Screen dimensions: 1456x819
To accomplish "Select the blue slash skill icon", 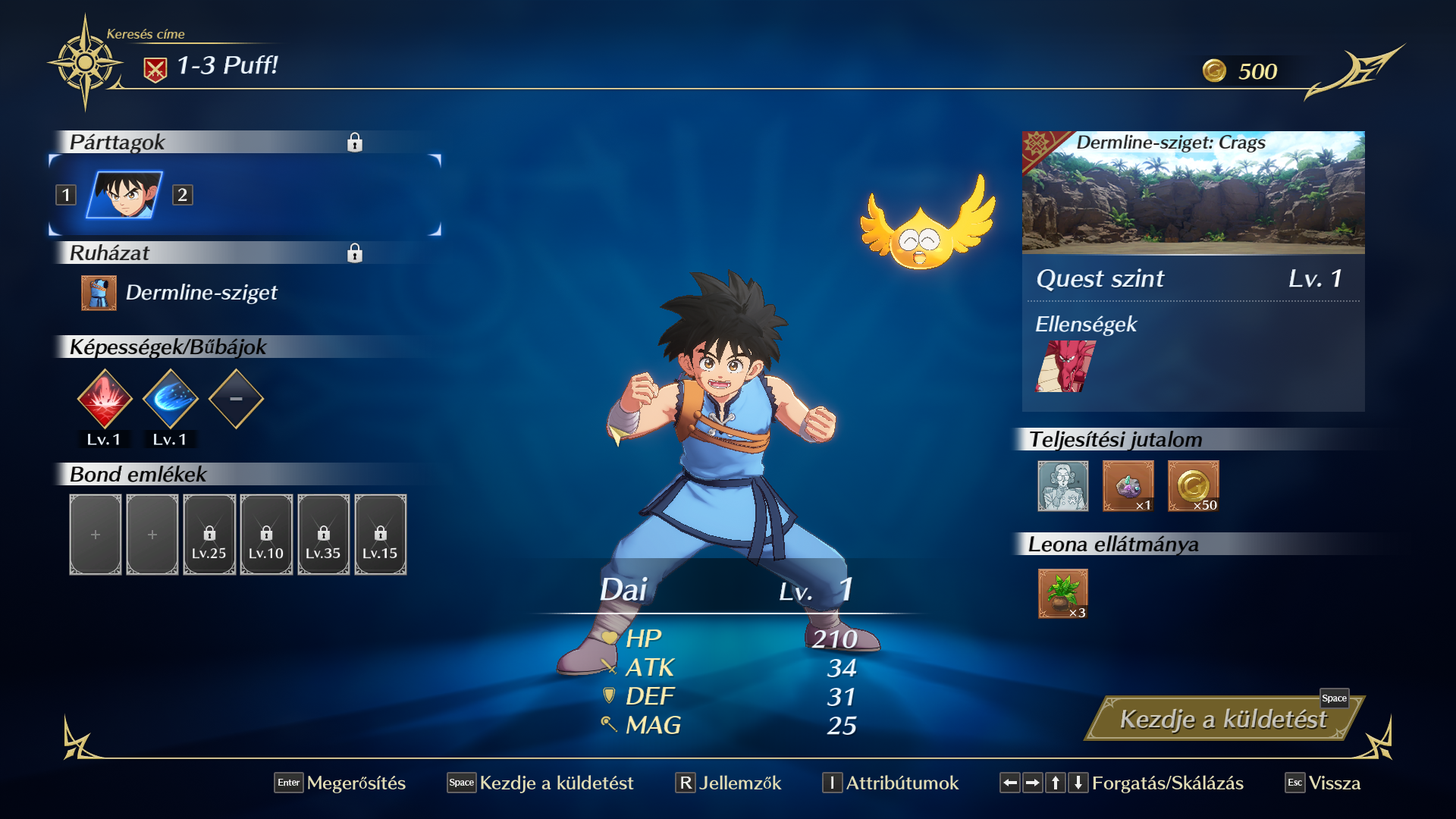I will tap(171, 399).
